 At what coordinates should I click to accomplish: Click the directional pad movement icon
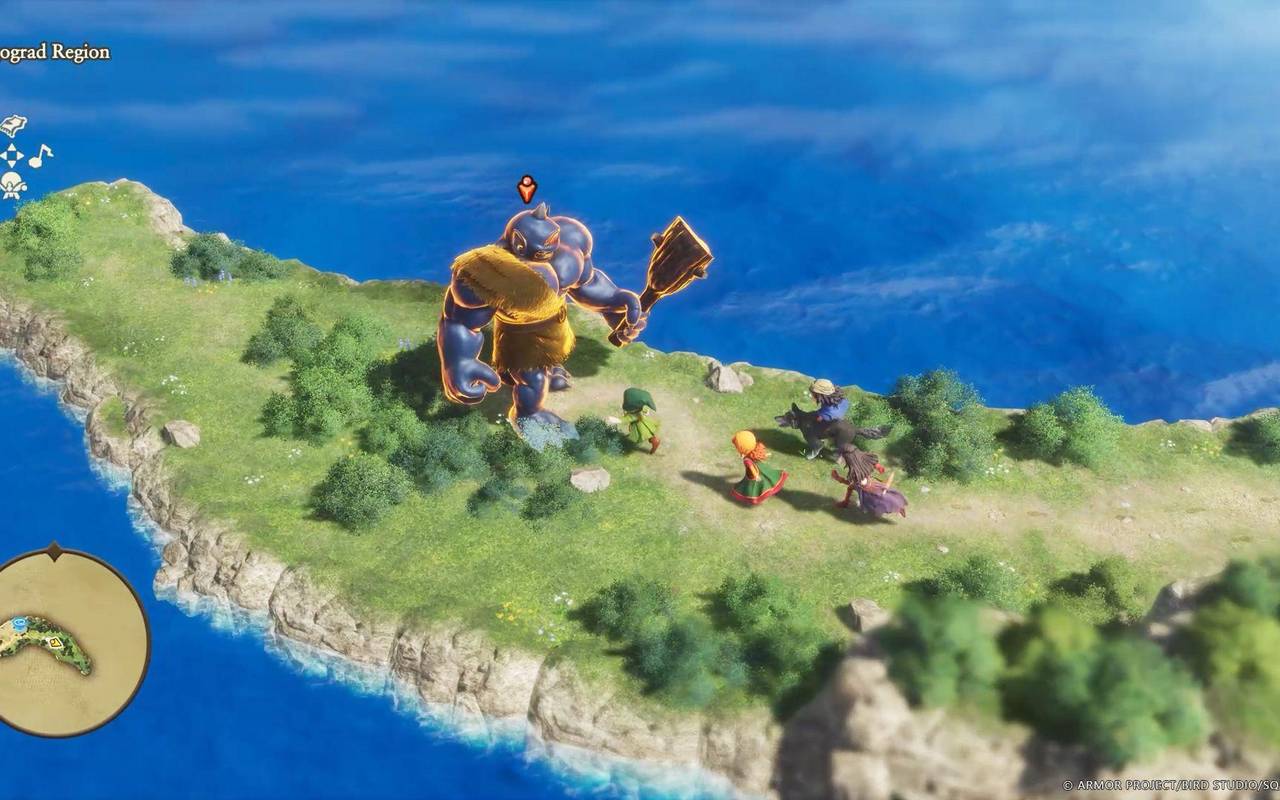click(13, 157)
